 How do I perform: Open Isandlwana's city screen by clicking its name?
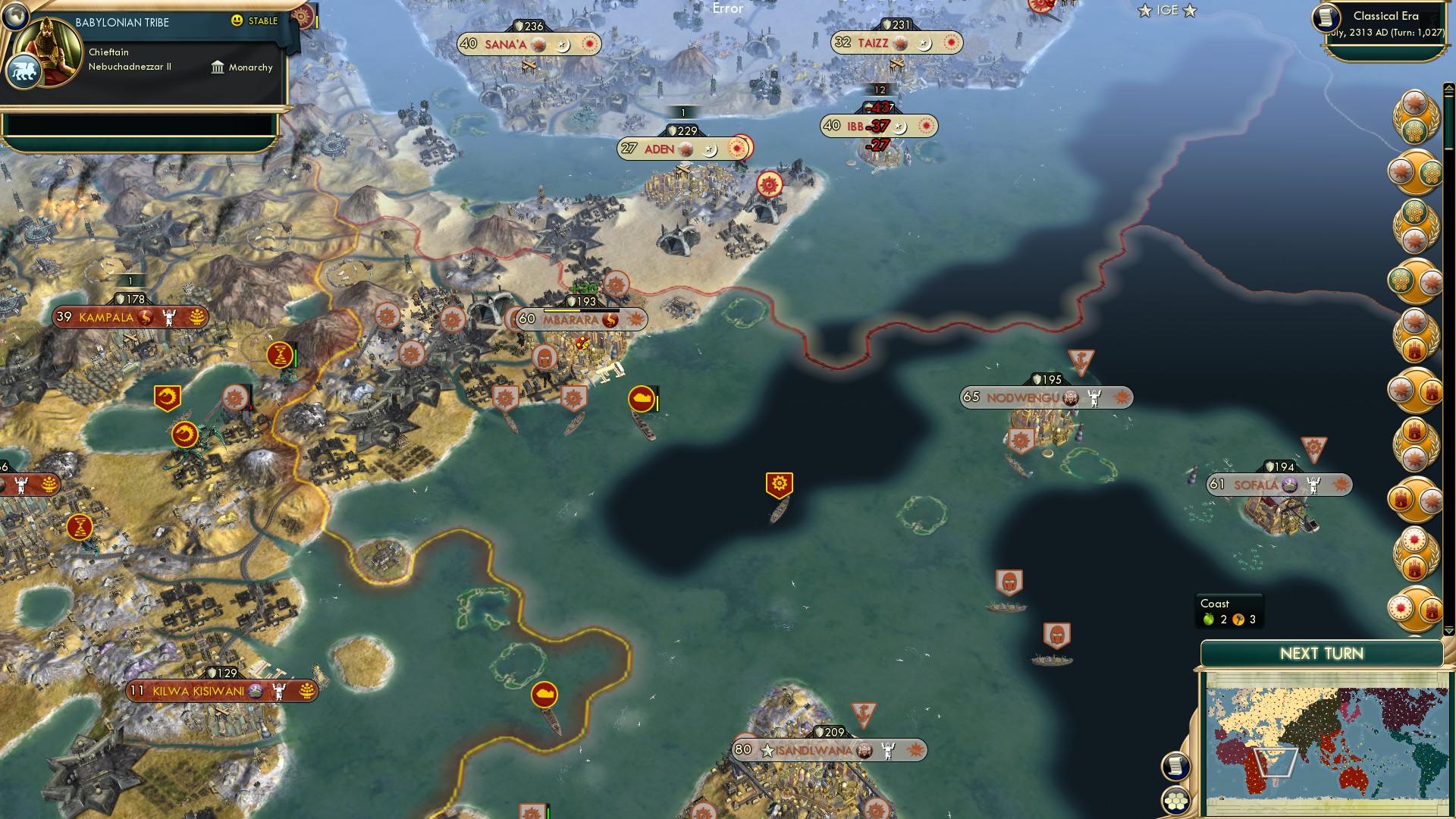(x=815, y=750)
